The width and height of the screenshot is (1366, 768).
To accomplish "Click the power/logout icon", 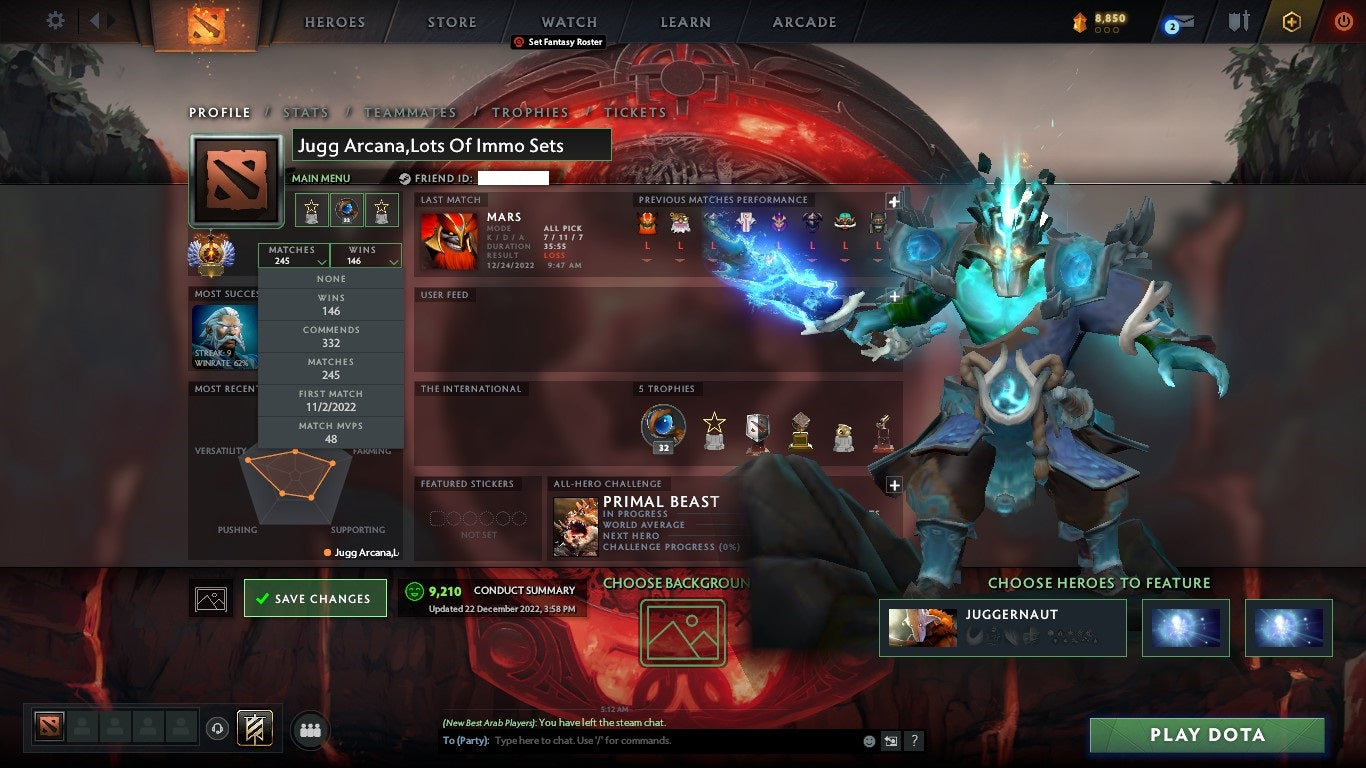I will pyautogui.click(x=1341, y=22).
